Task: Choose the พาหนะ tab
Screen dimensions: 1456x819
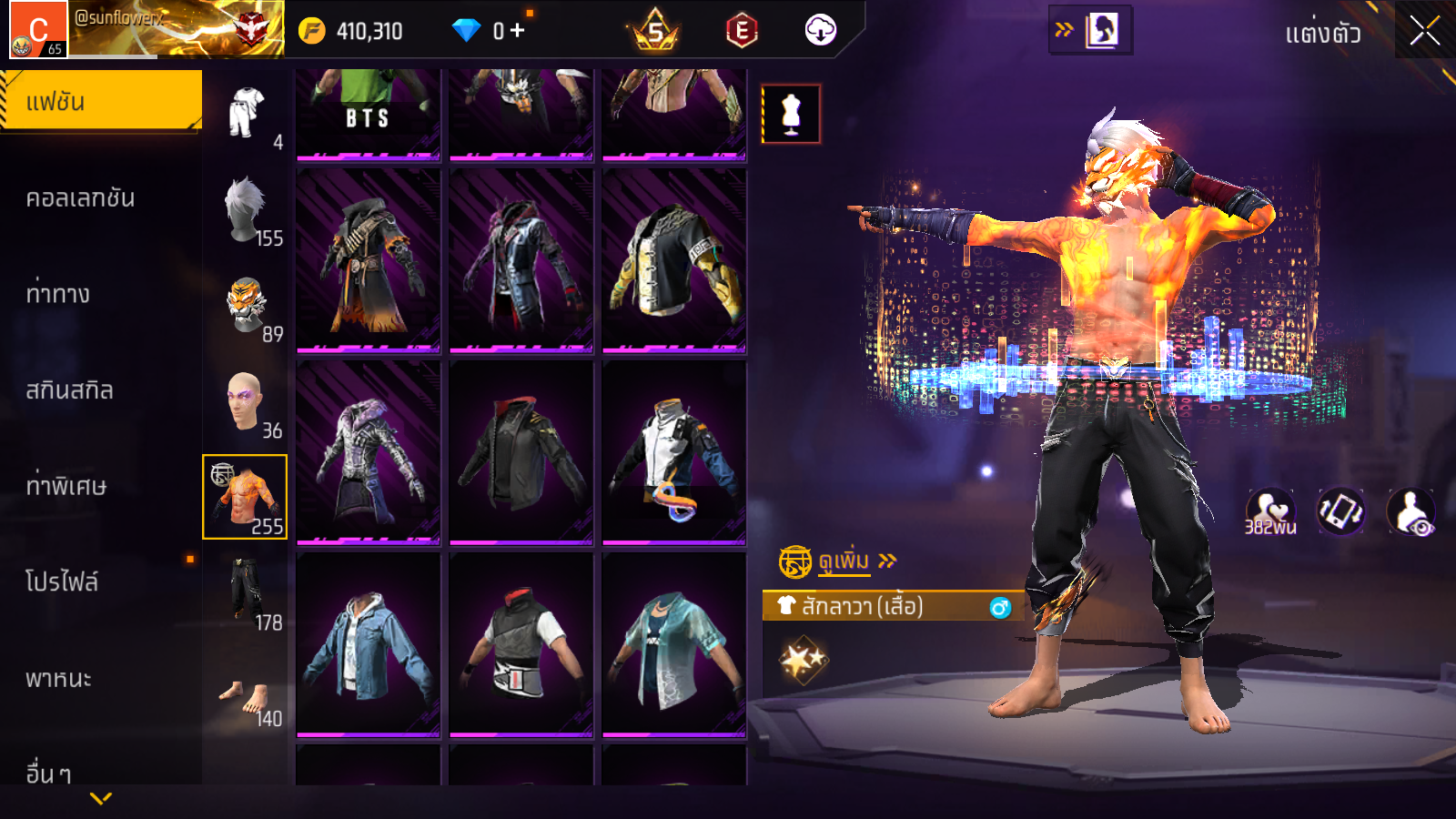Action: pyautogui.click(x=58, y=679)
